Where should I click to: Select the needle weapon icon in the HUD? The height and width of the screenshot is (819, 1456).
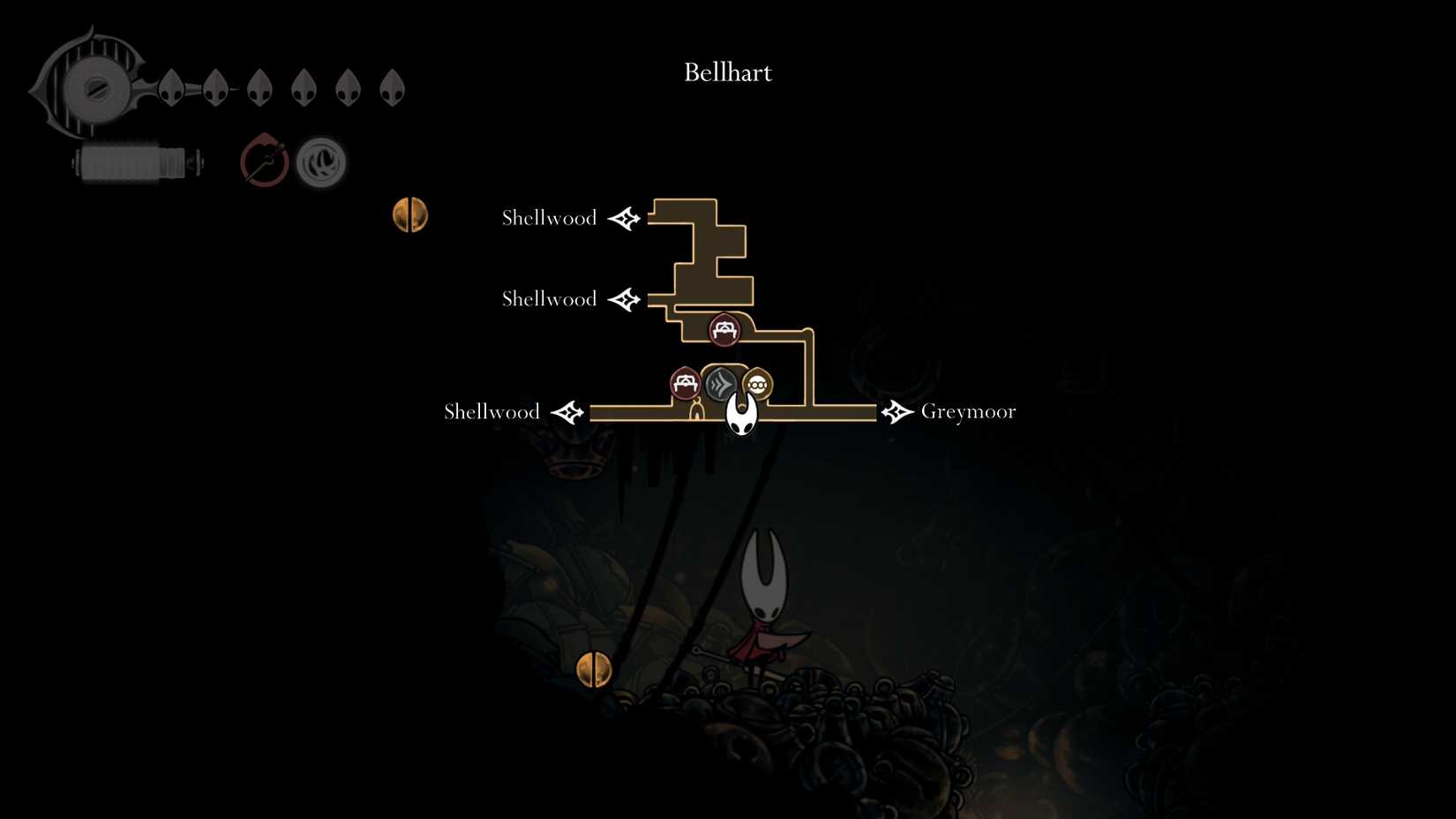(x=264, y=161)
